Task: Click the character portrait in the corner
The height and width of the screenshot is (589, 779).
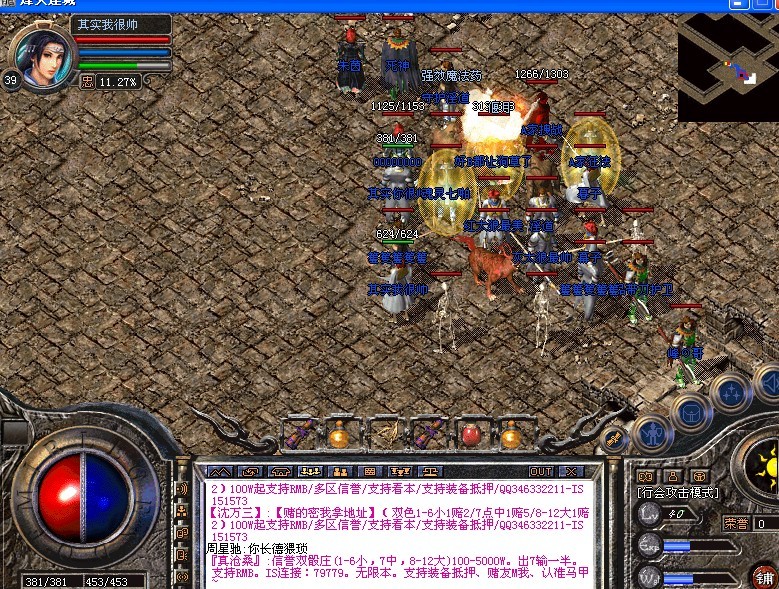Action: (x=41, y=56)
